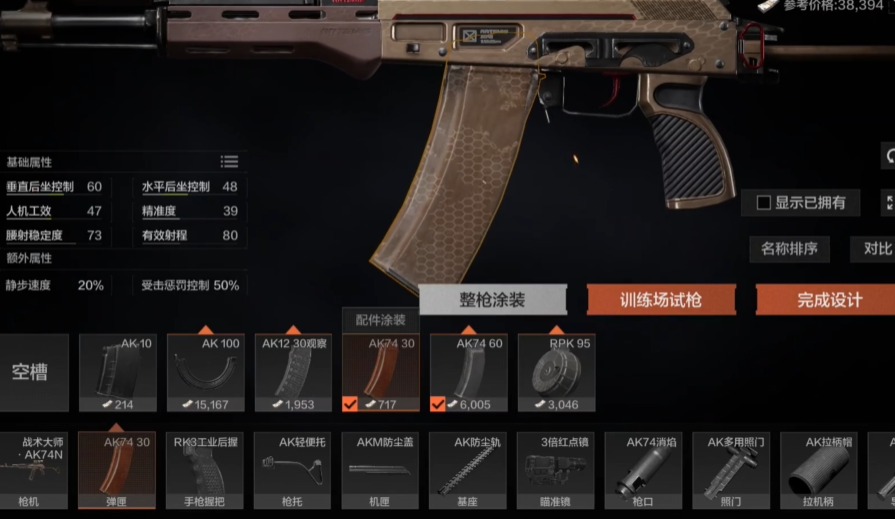Select the AK74 30 magazine priced 717
The width and height of the screenshot is (895, 519).
pyautogui.click(x=381, y=373)
